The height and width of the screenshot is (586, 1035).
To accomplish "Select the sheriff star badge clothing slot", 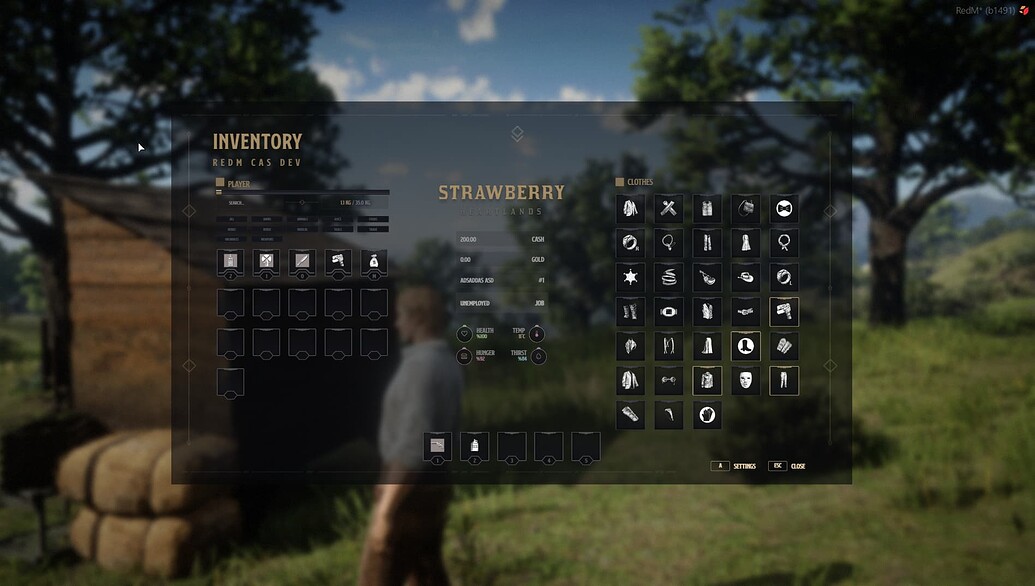I will coord(630,277).
